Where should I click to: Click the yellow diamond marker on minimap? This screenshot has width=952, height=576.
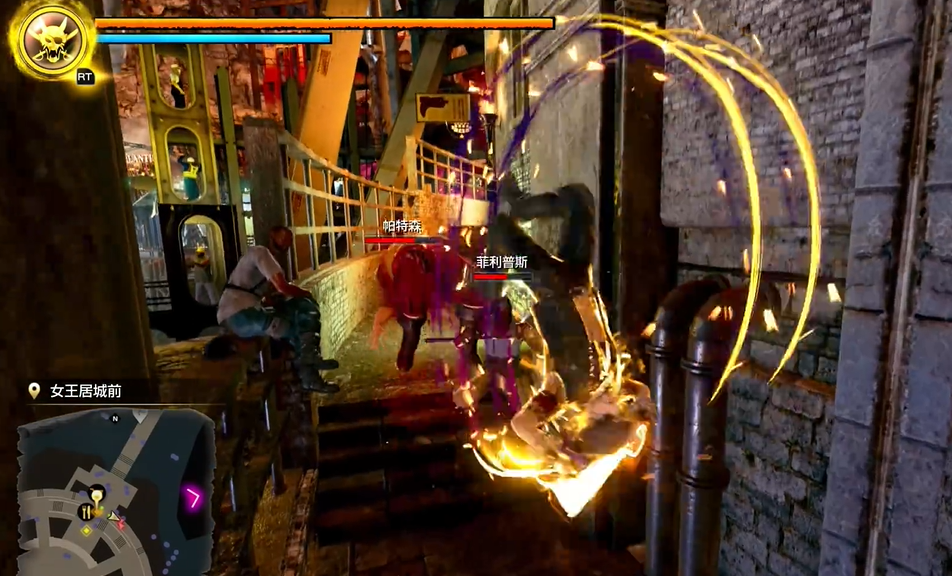[87, 530]
